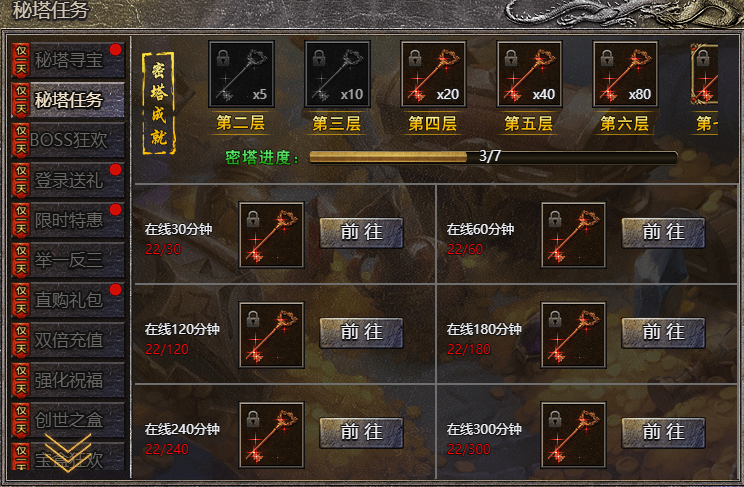
Task: Go to the 在线120分钟 task via 前往
Action: [361, 333]
